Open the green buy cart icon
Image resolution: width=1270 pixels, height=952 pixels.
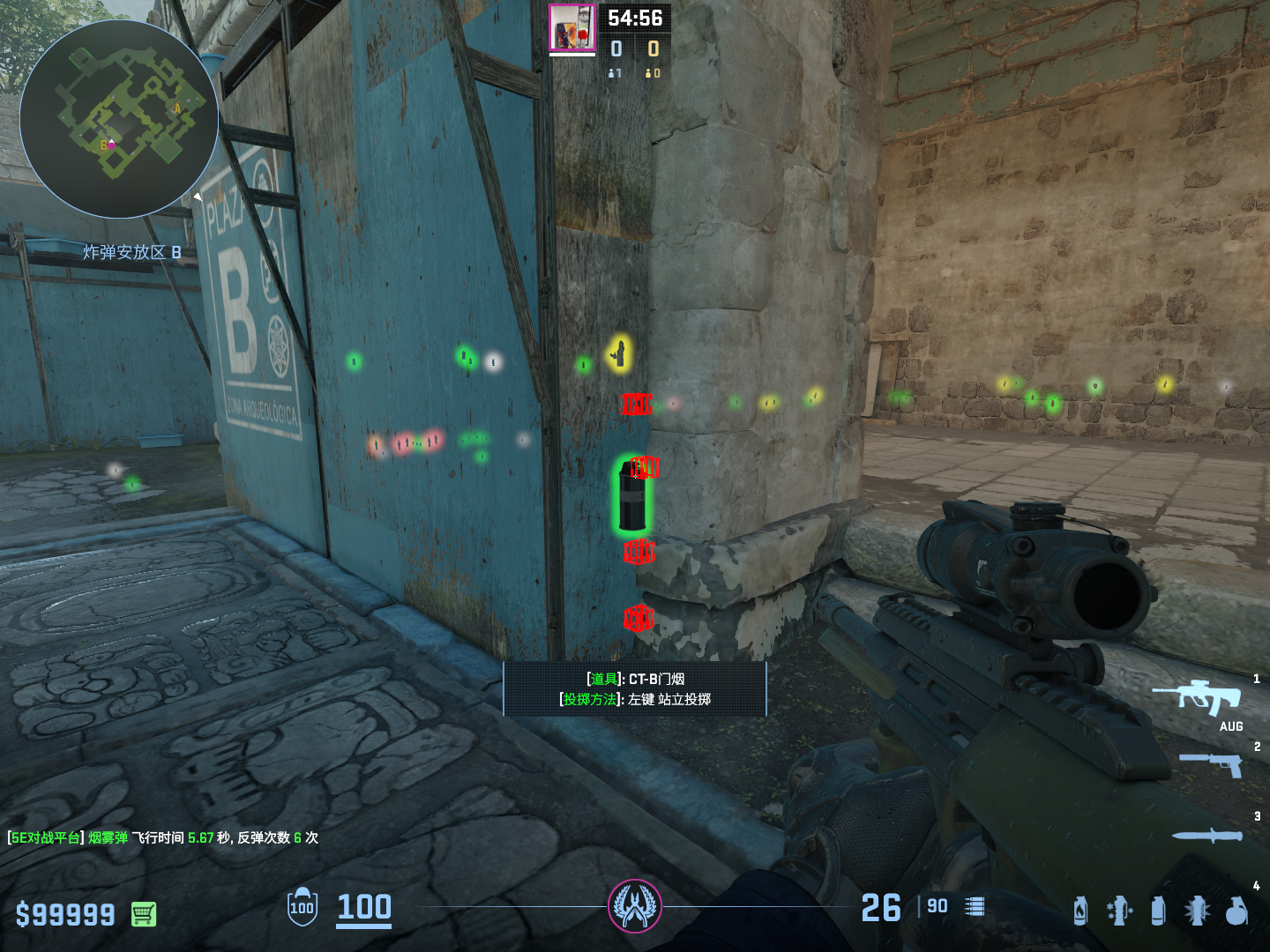tap(144, 914)
